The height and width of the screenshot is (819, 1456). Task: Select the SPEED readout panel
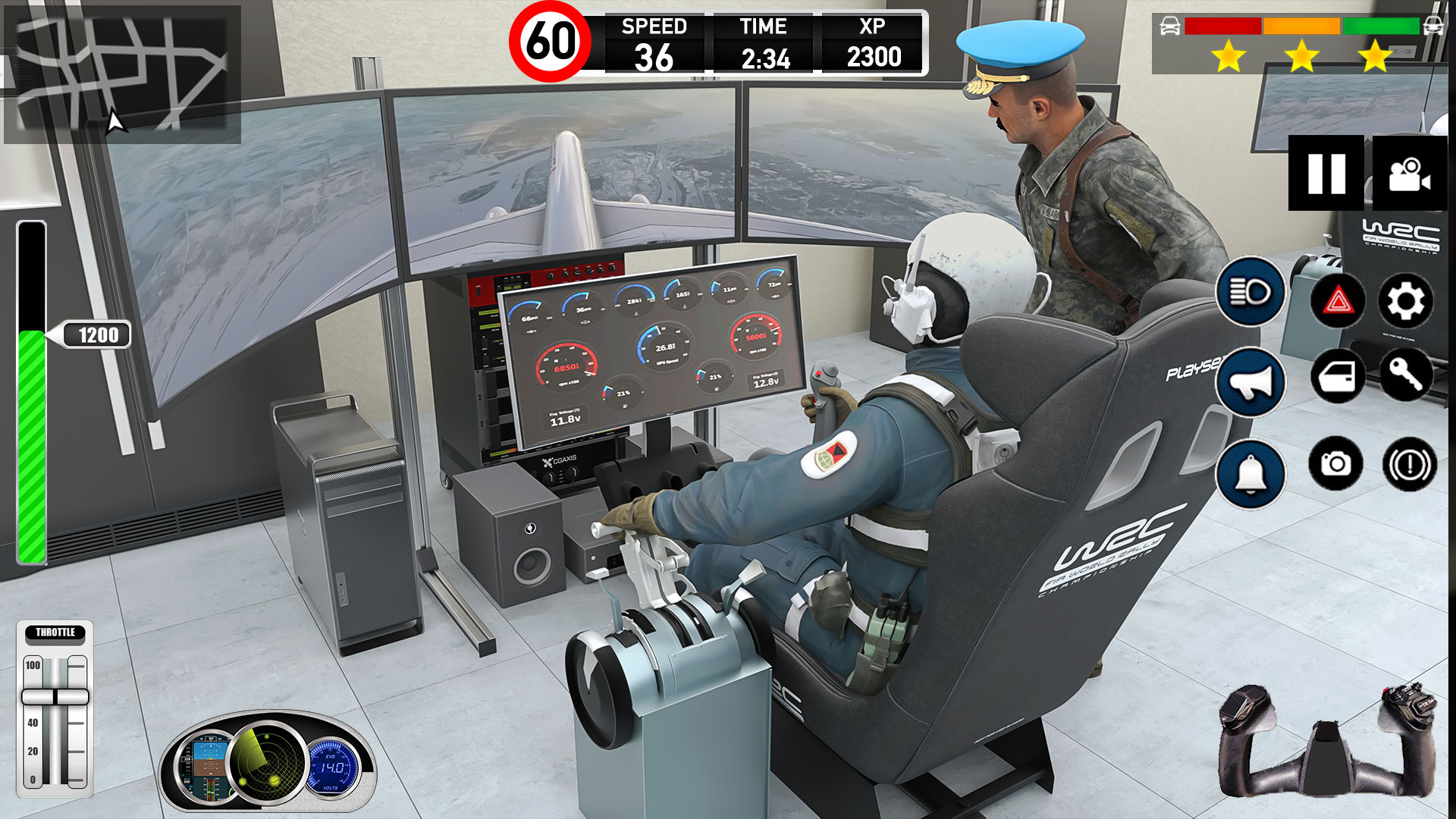[x=656, y=42]
